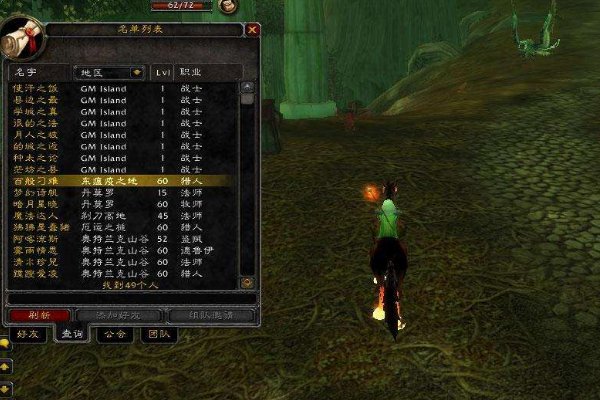The width and height of the screenshot is (600, 400).
Task: Open the 公会 guild tab
Action: (x=114, y=334)
